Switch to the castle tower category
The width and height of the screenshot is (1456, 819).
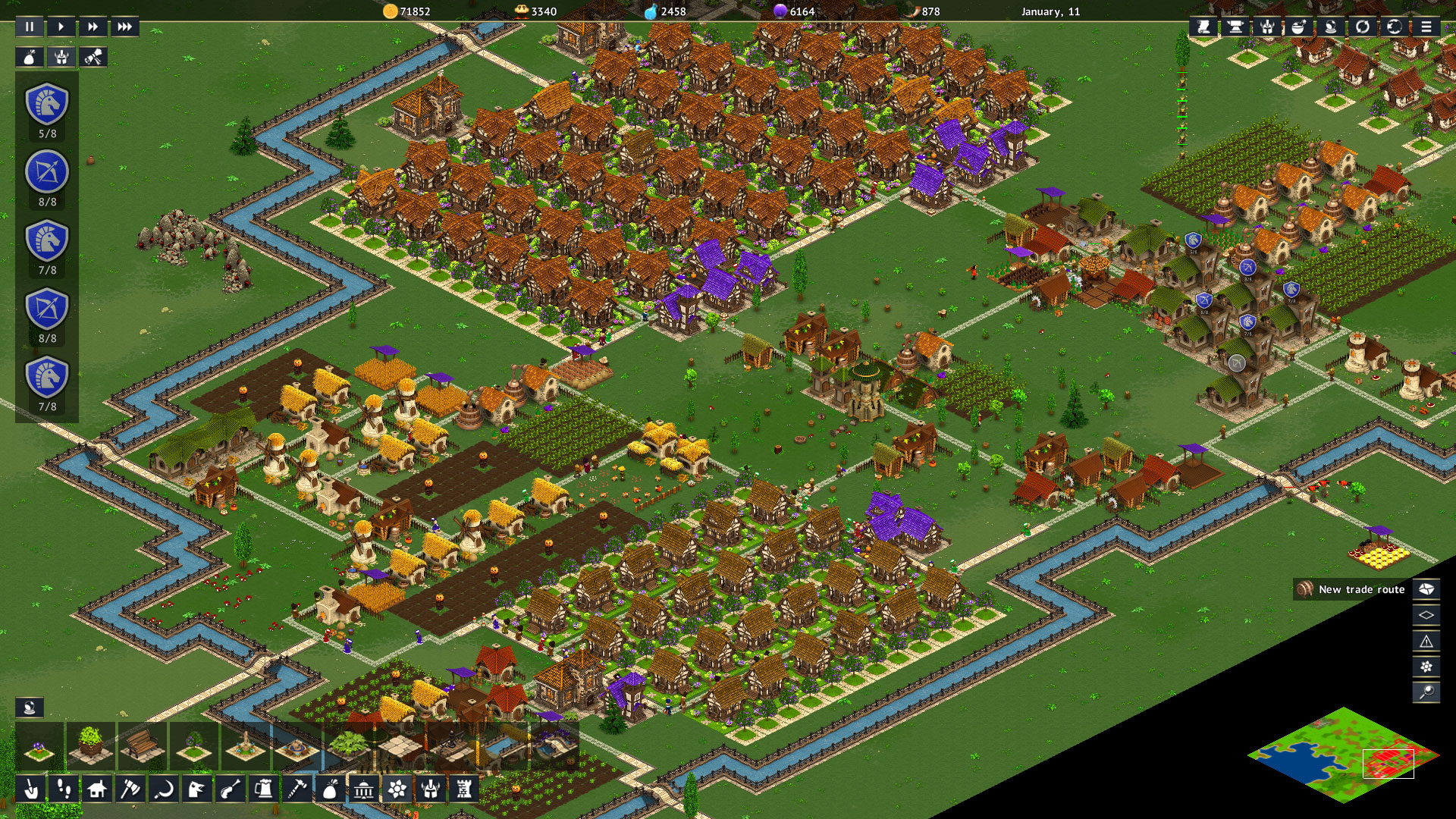click(463, 789)
